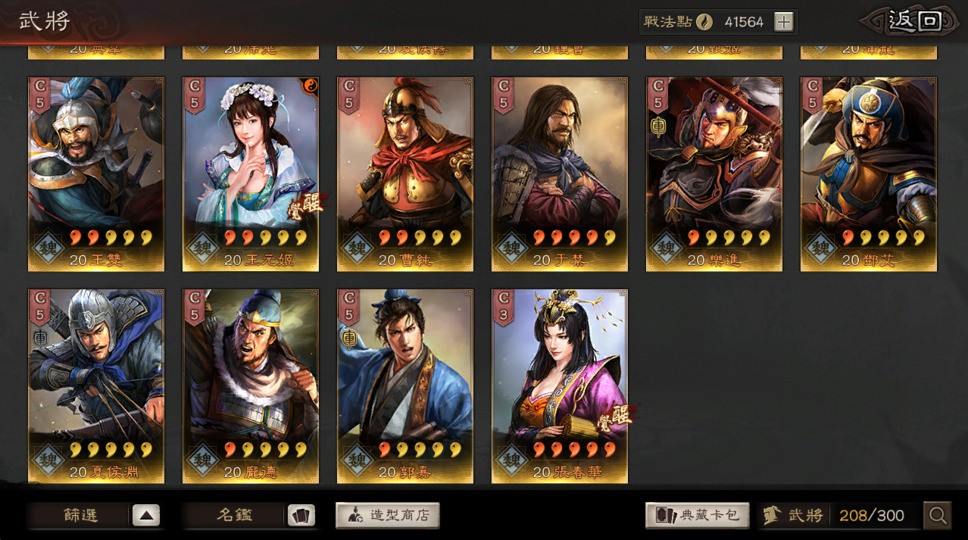Open the 名鑑 card compendium
This screenshot has height=540, width=968.
[249, 516]
